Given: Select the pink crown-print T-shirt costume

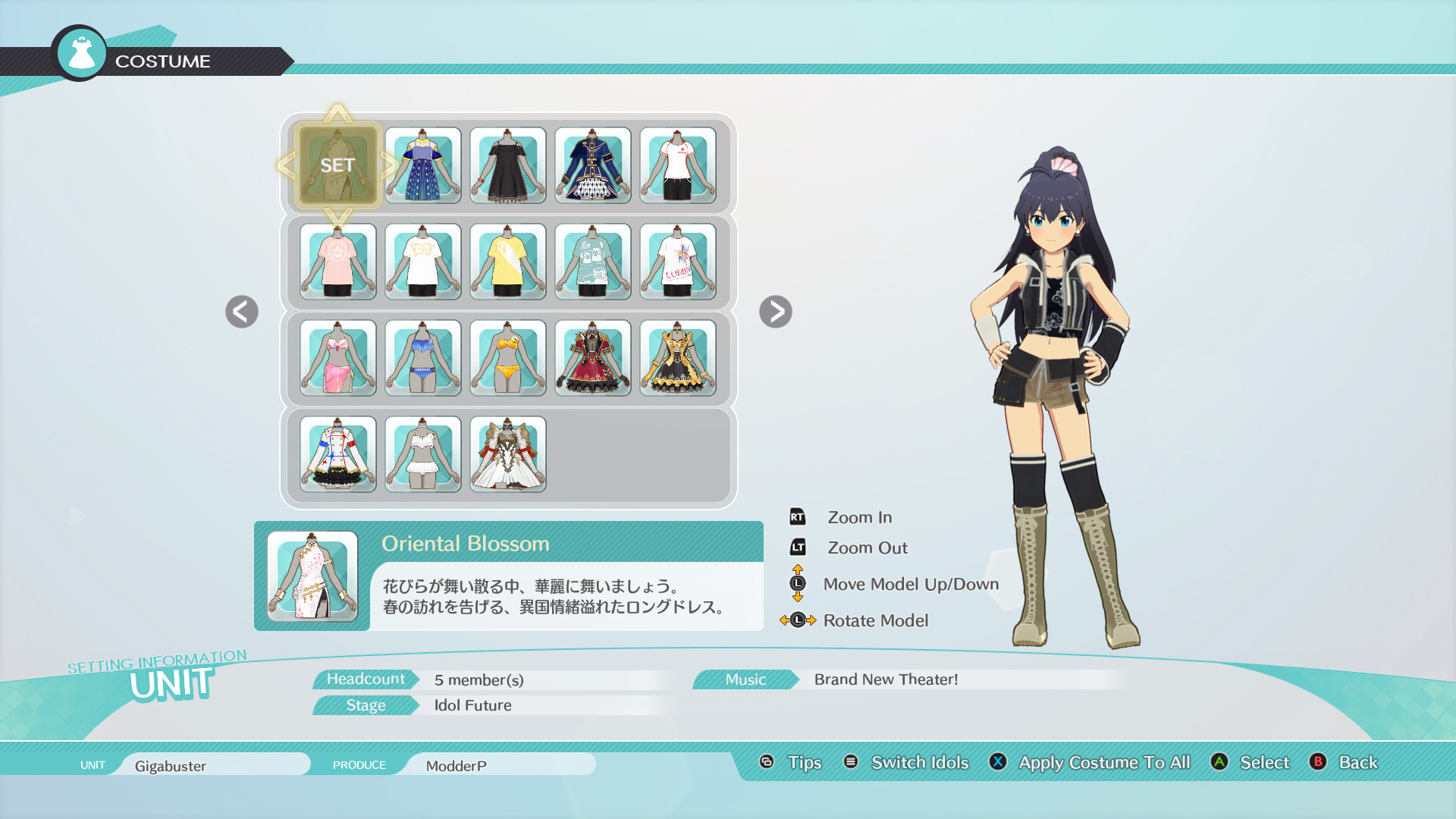Looking at the screenshot, I should coord(338,262).
